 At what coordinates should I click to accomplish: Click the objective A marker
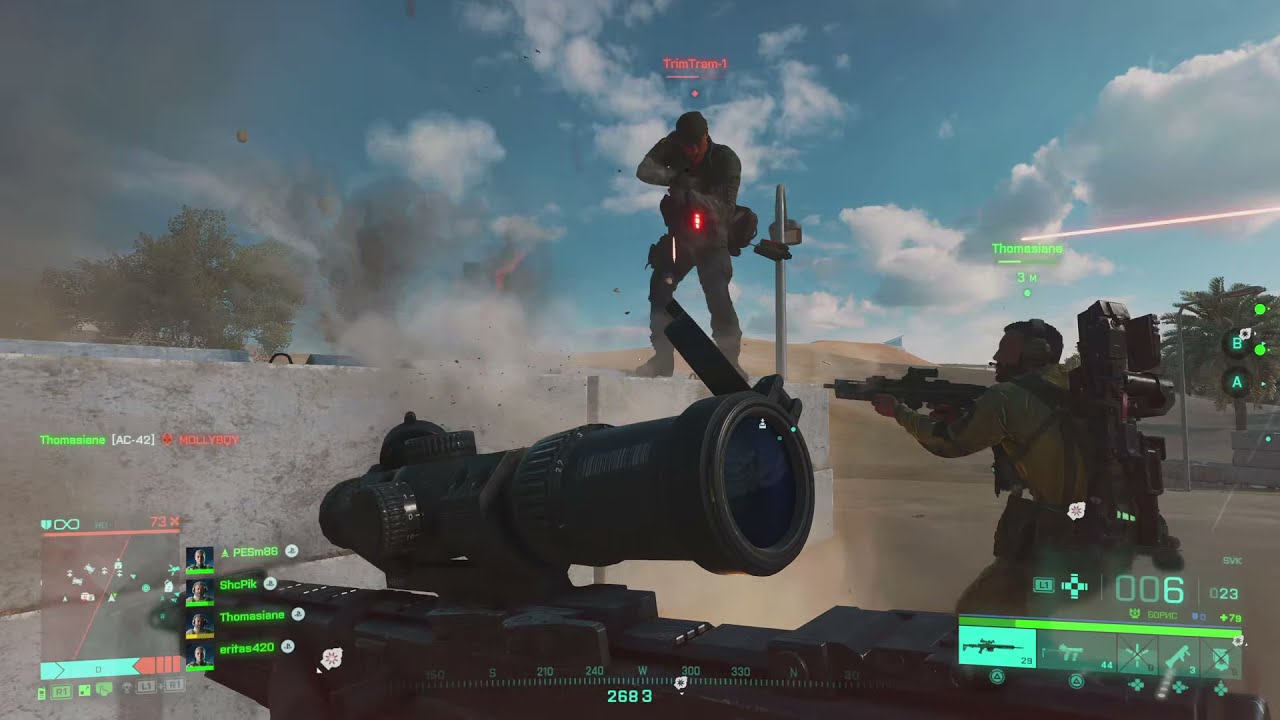(1237, 381)
